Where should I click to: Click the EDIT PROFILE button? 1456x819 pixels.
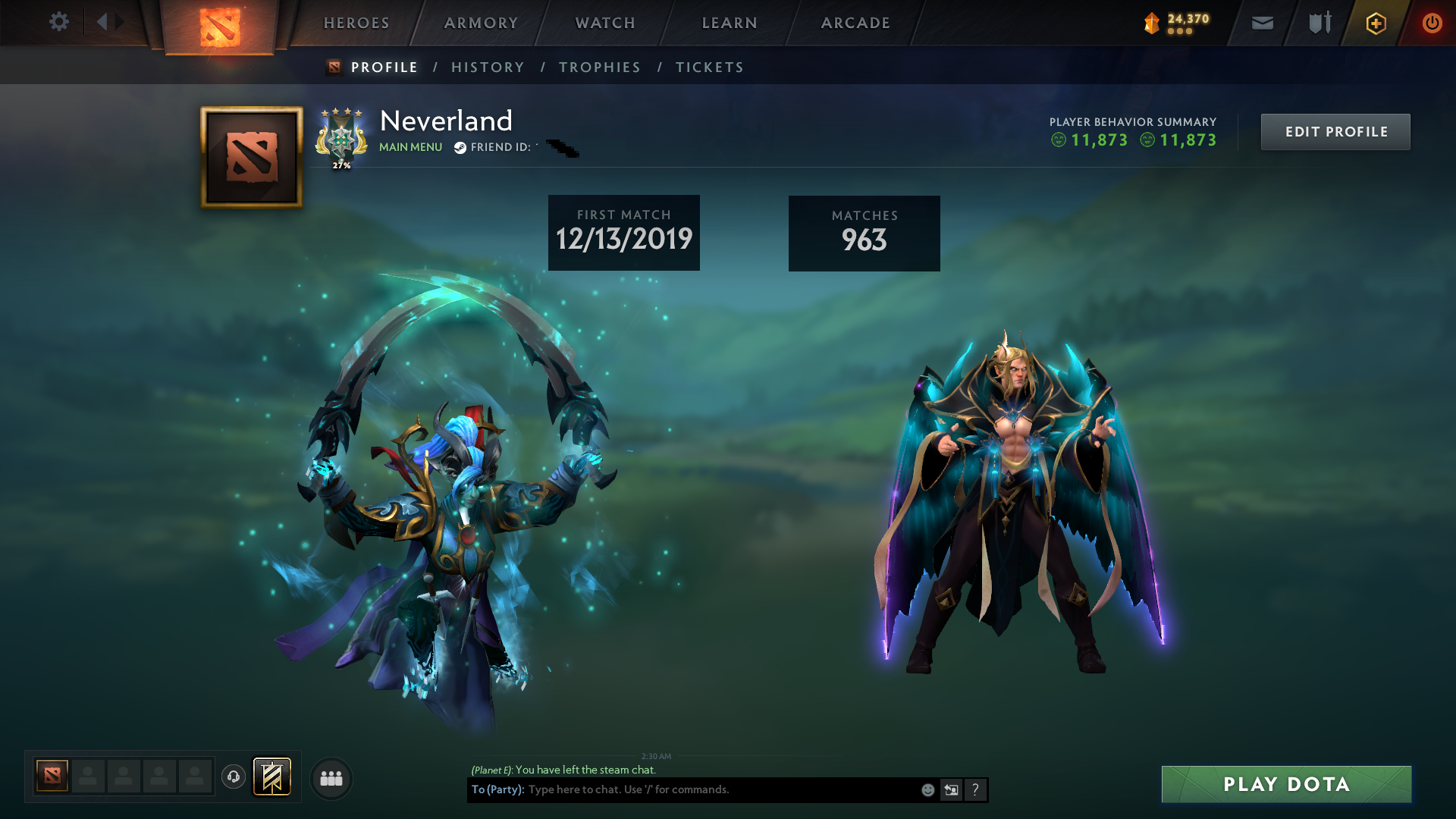[x=1335, y=131]
